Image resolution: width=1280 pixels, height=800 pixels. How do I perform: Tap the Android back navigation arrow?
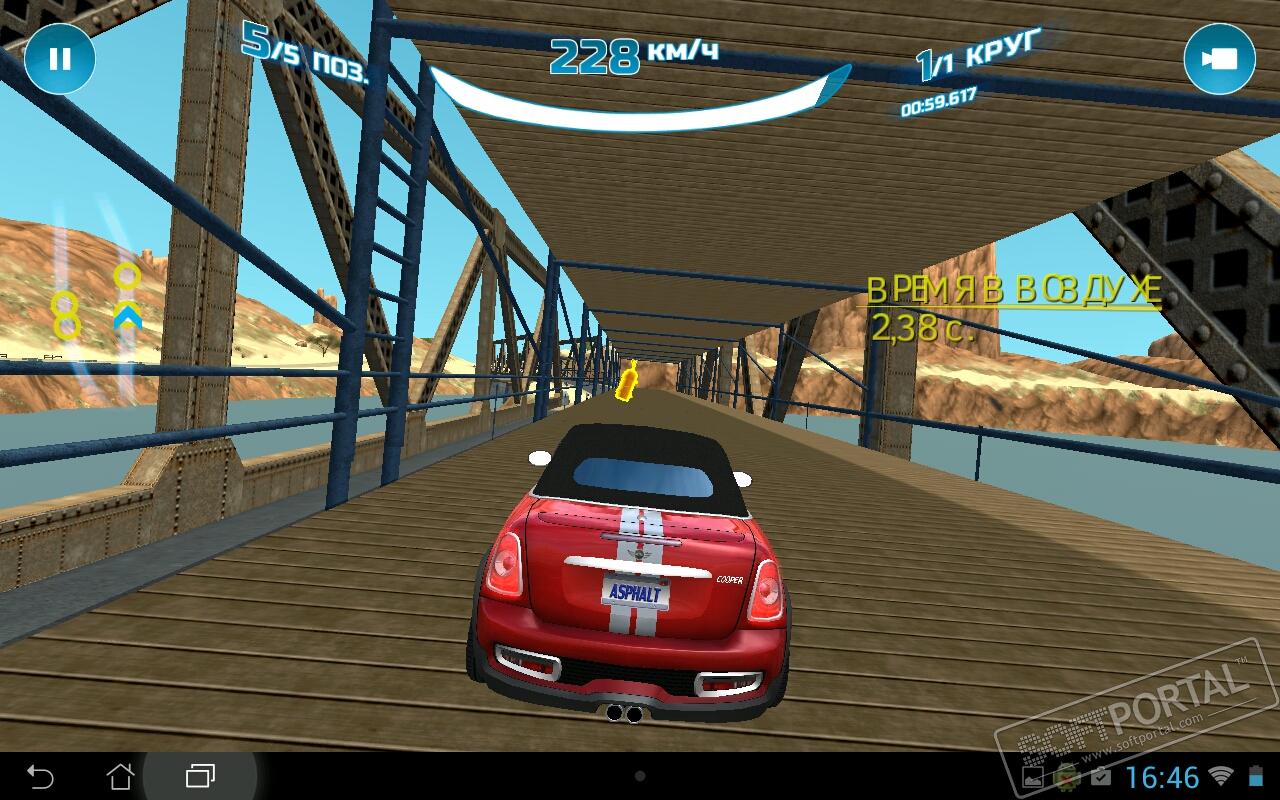click(40, 776)
